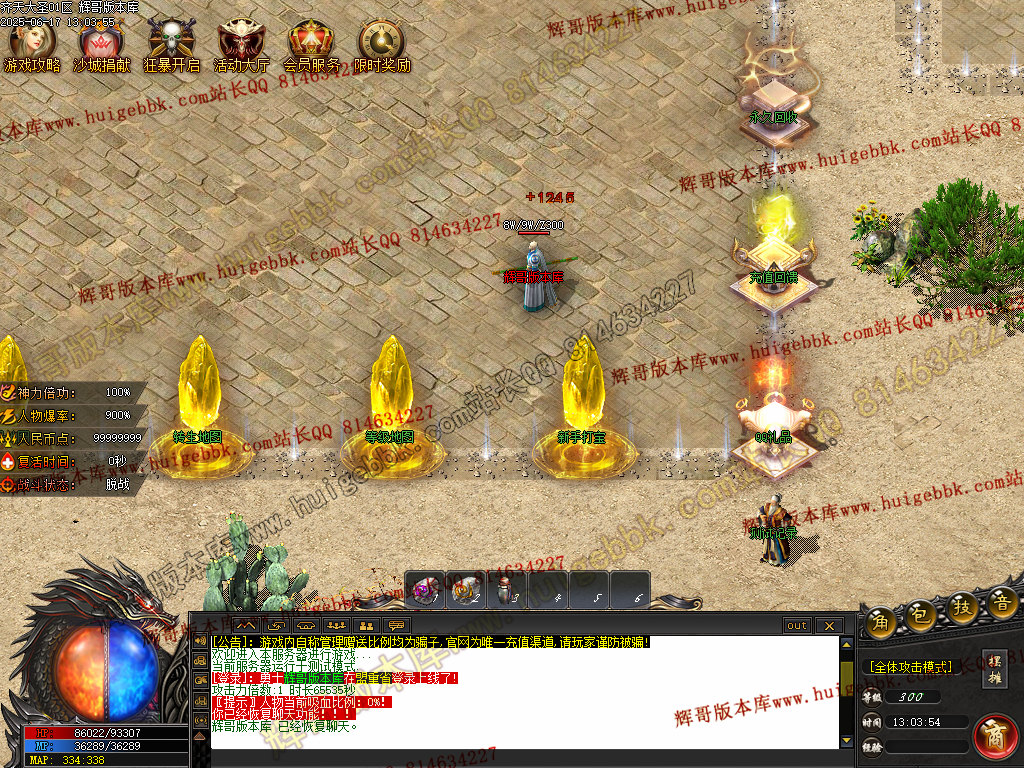Switch the 全体攻击模式 attack mode label
Screen dimensions: 1024x768
point(910,666)
